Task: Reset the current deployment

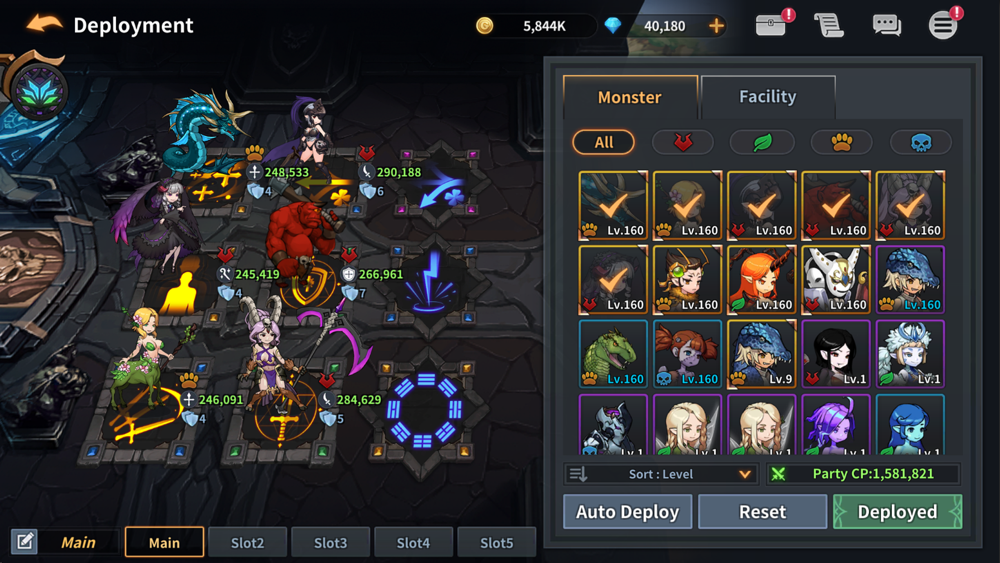Action: [x=762, y=512]
